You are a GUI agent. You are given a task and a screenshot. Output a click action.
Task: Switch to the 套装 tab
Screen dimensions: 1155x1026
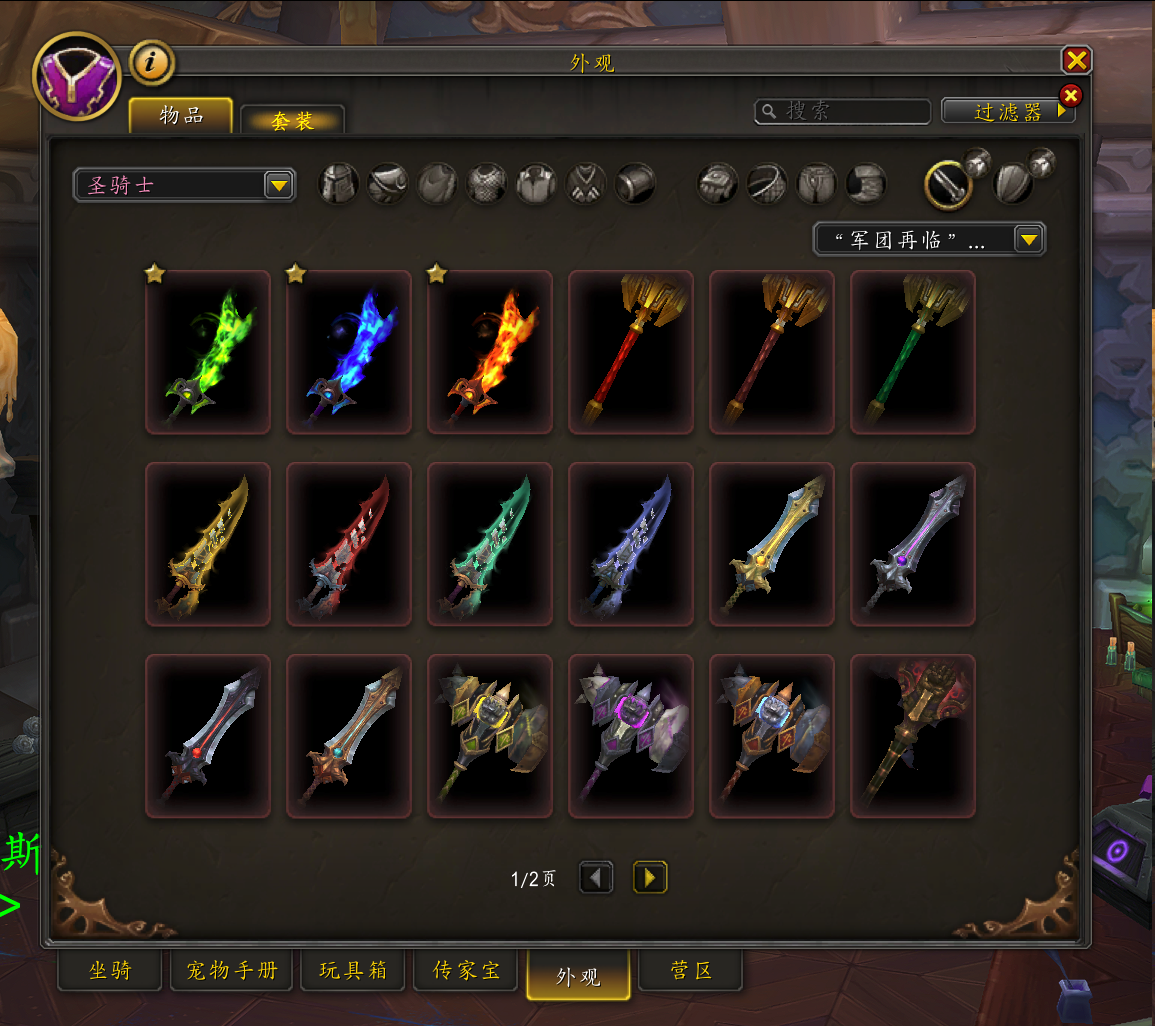(292, 120)
